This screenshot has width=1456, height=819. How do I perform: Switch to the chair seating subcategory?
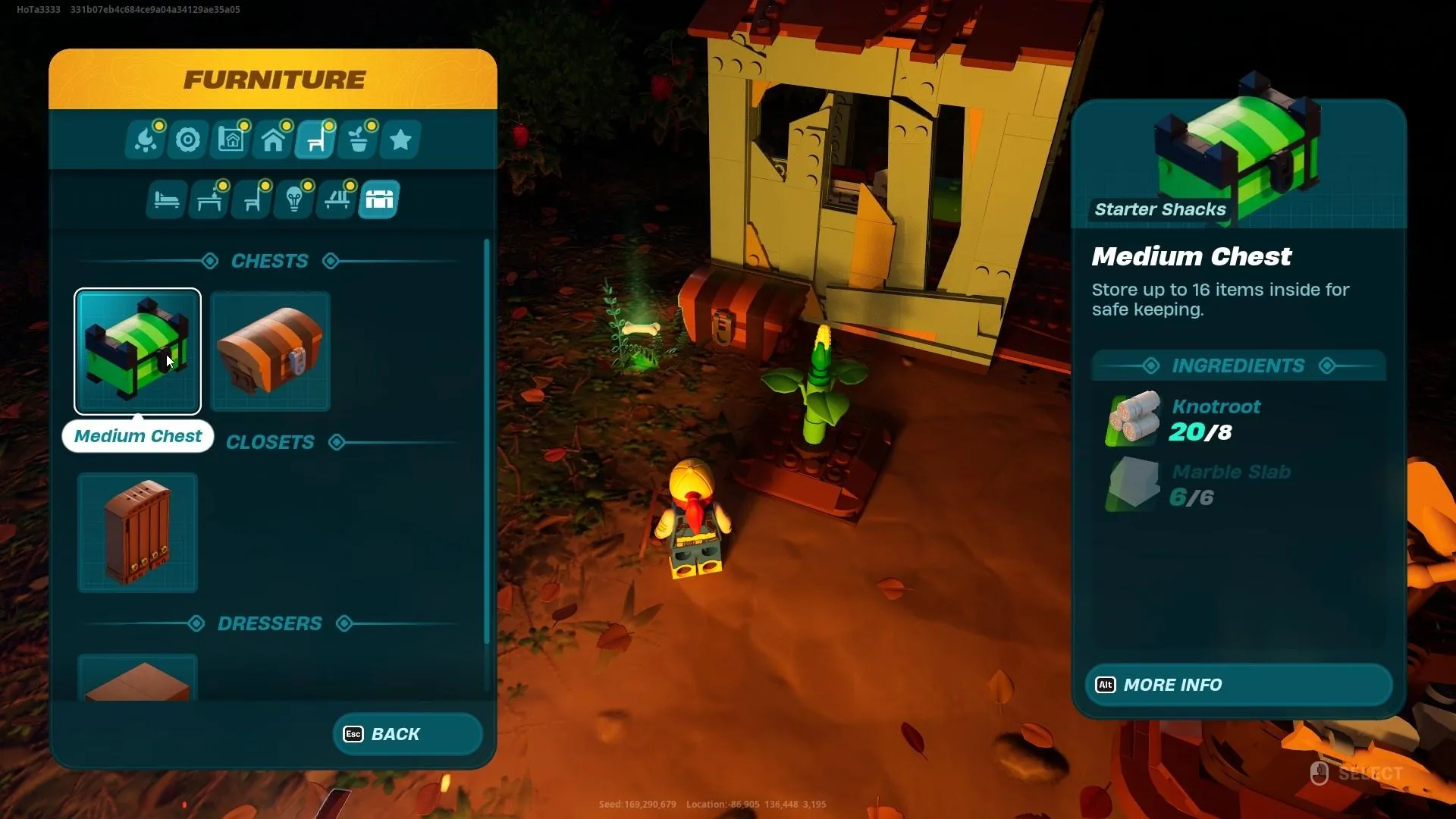(252, 200)
